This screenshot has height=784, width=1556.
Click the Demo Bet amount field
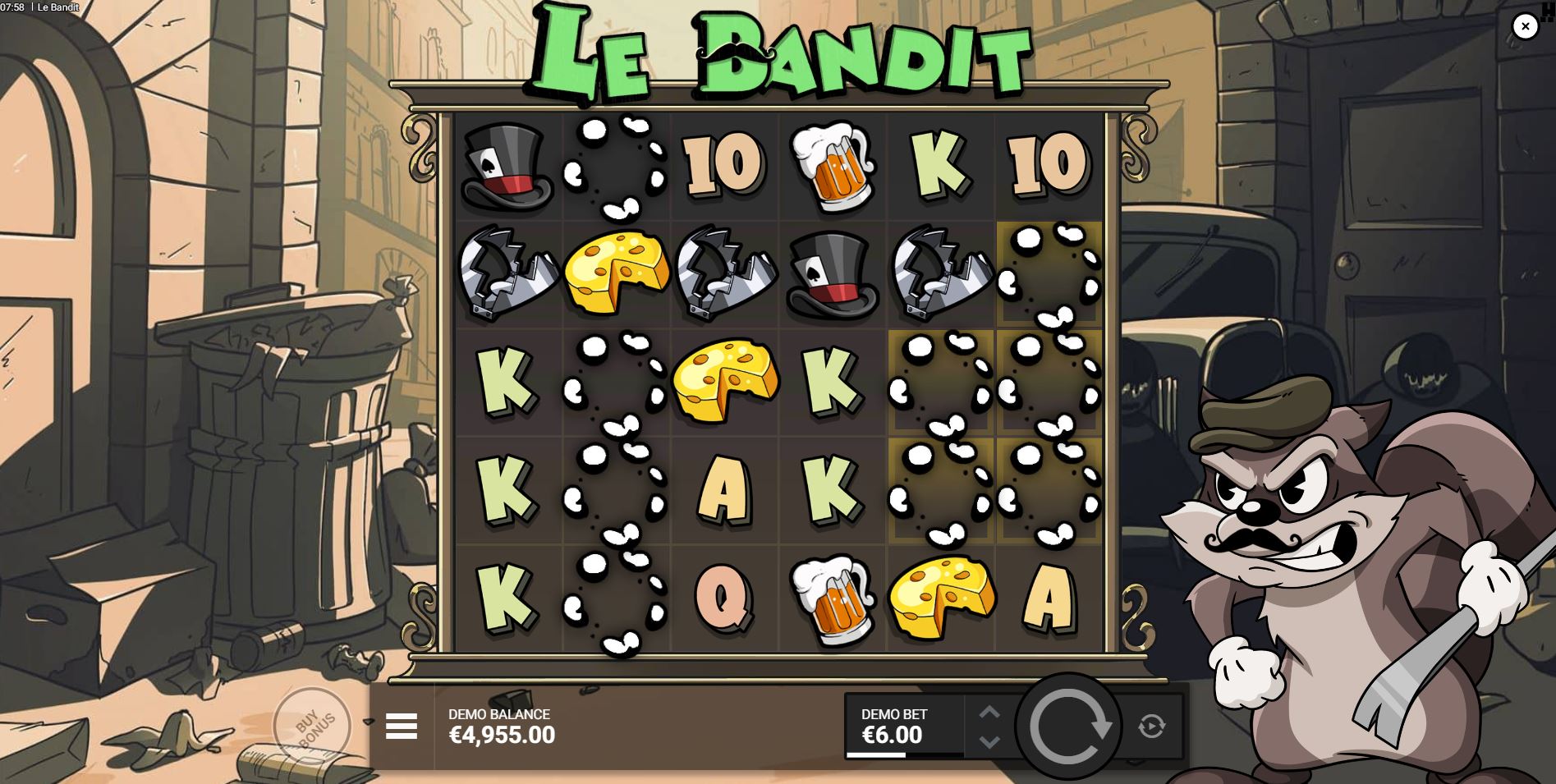895,727
